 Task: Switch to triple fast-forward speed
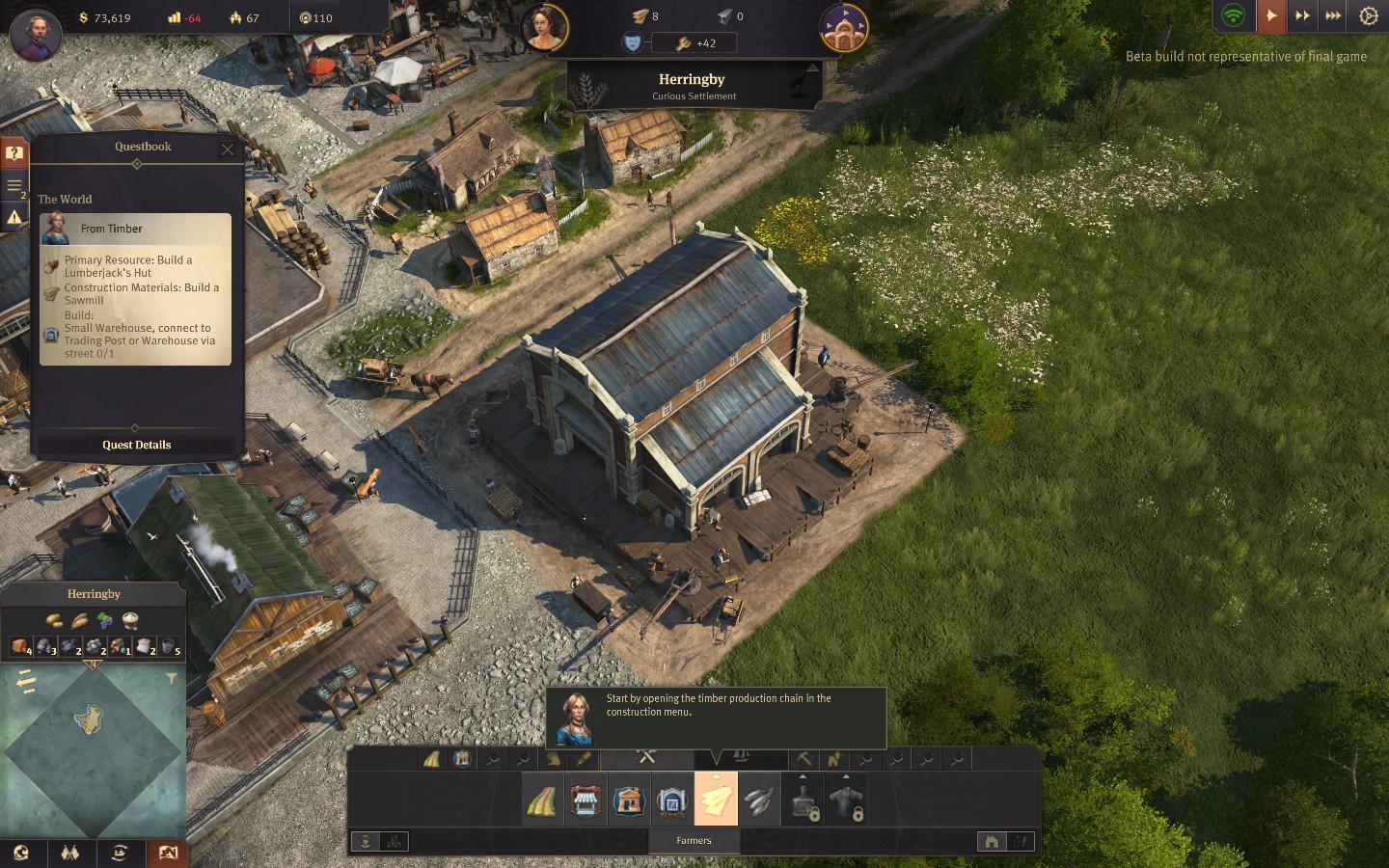click(x=1333, y=15)
